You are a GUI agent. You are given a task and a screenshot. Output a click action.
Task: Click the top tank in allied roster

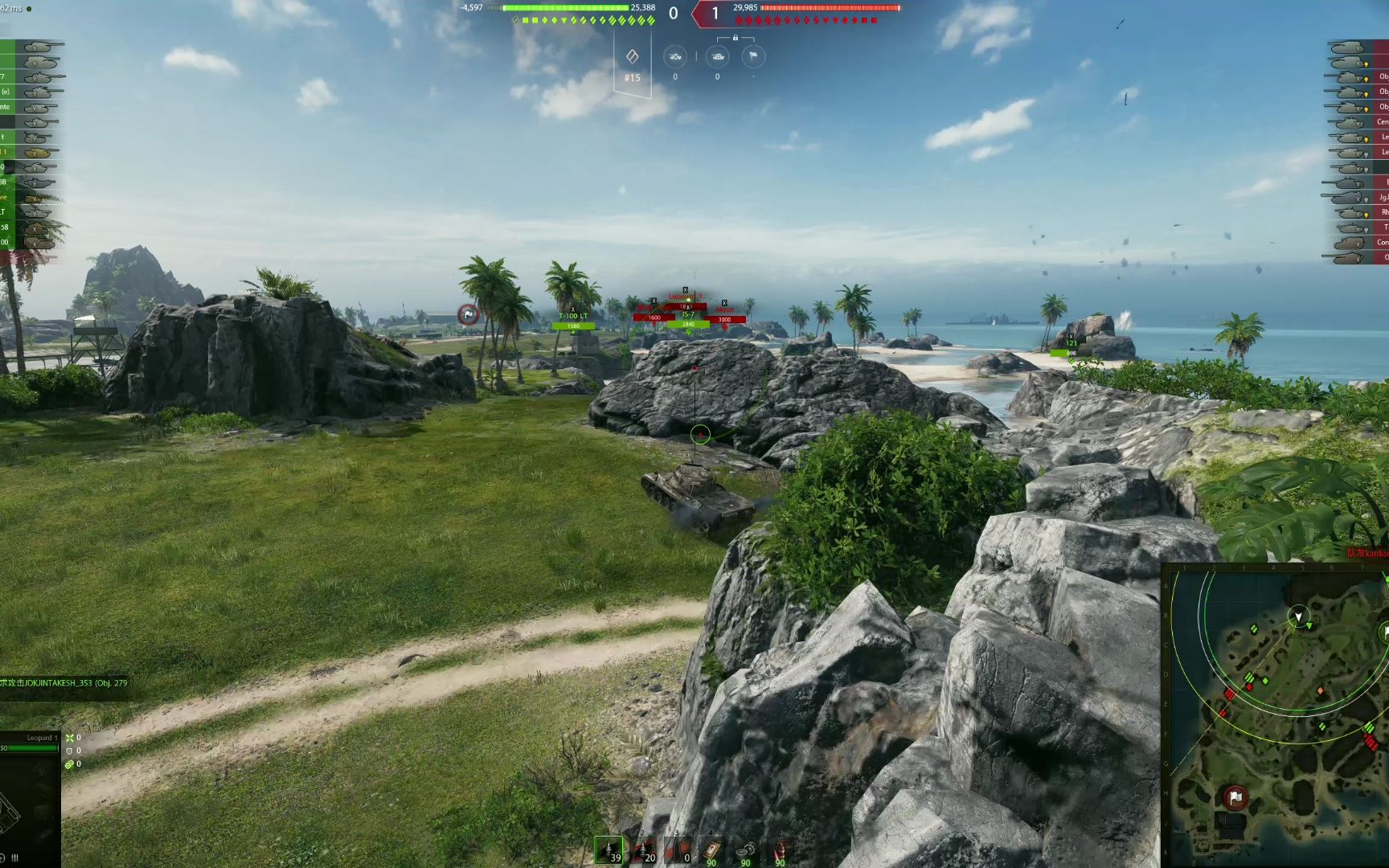(x=40, y=47)
